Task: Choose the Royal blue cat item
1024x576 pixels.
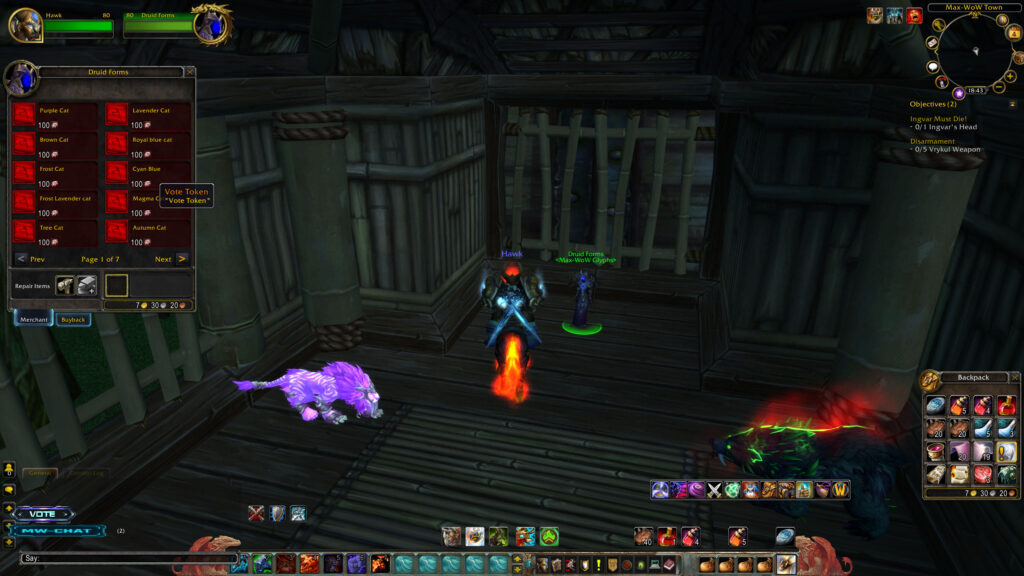Action: [x=117, y=144]
